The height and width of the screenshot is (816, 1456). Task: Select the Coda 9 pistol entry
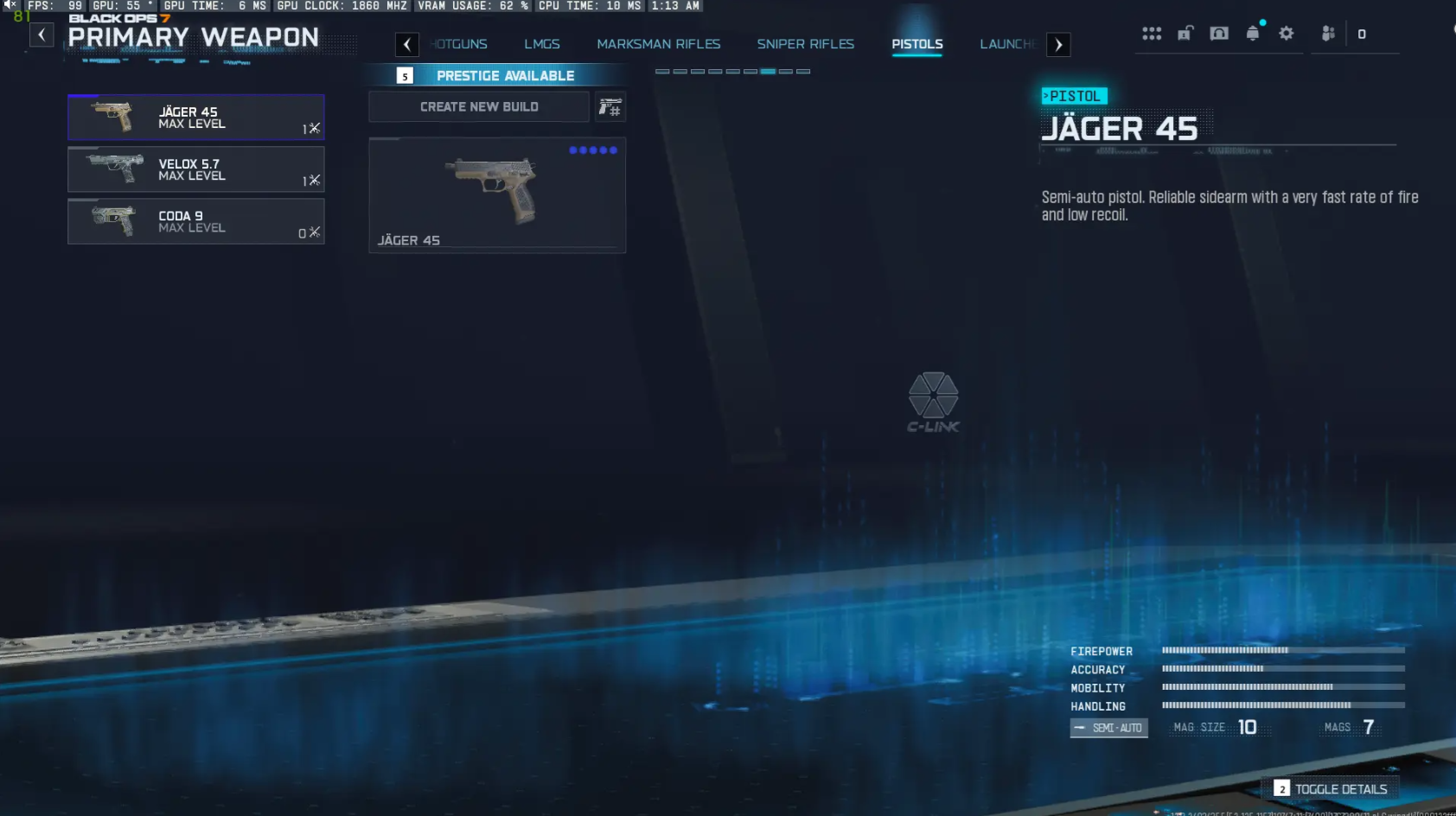pos(196,221)
